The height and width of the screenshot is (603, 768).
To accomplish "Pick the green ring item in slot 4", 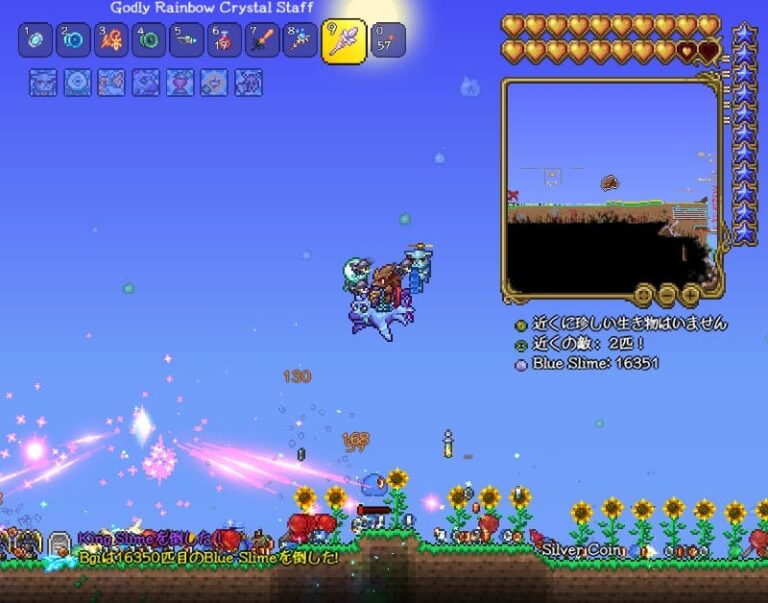I will tap(149, 41).
